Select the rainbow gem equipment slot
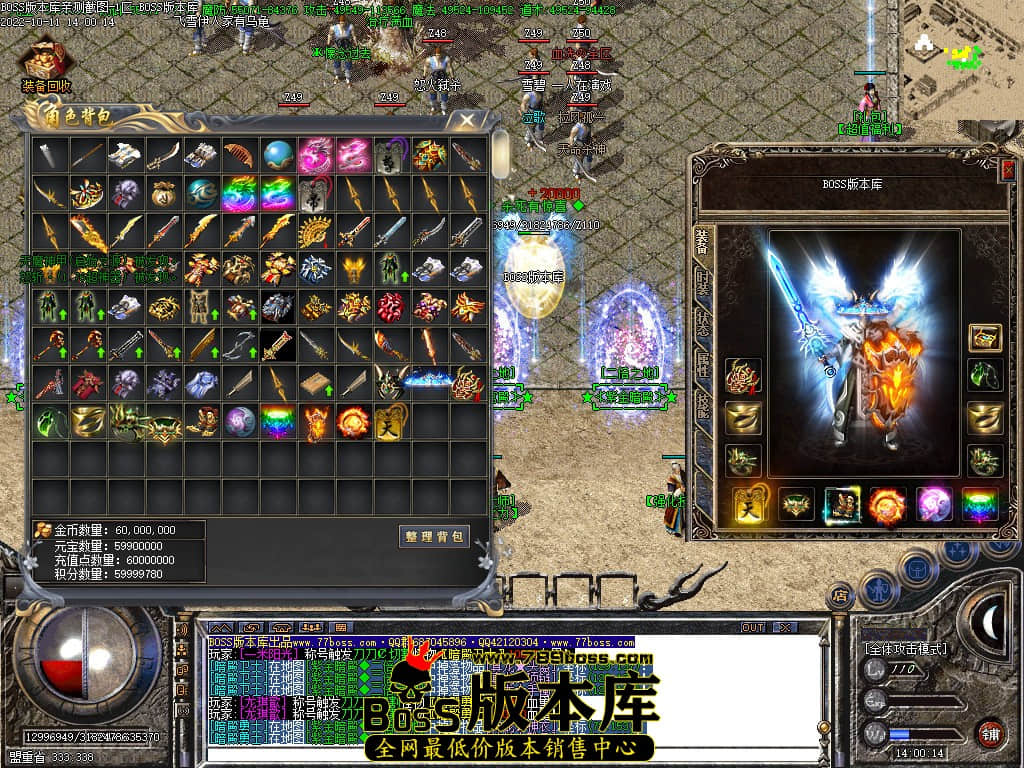 (980, 505)
